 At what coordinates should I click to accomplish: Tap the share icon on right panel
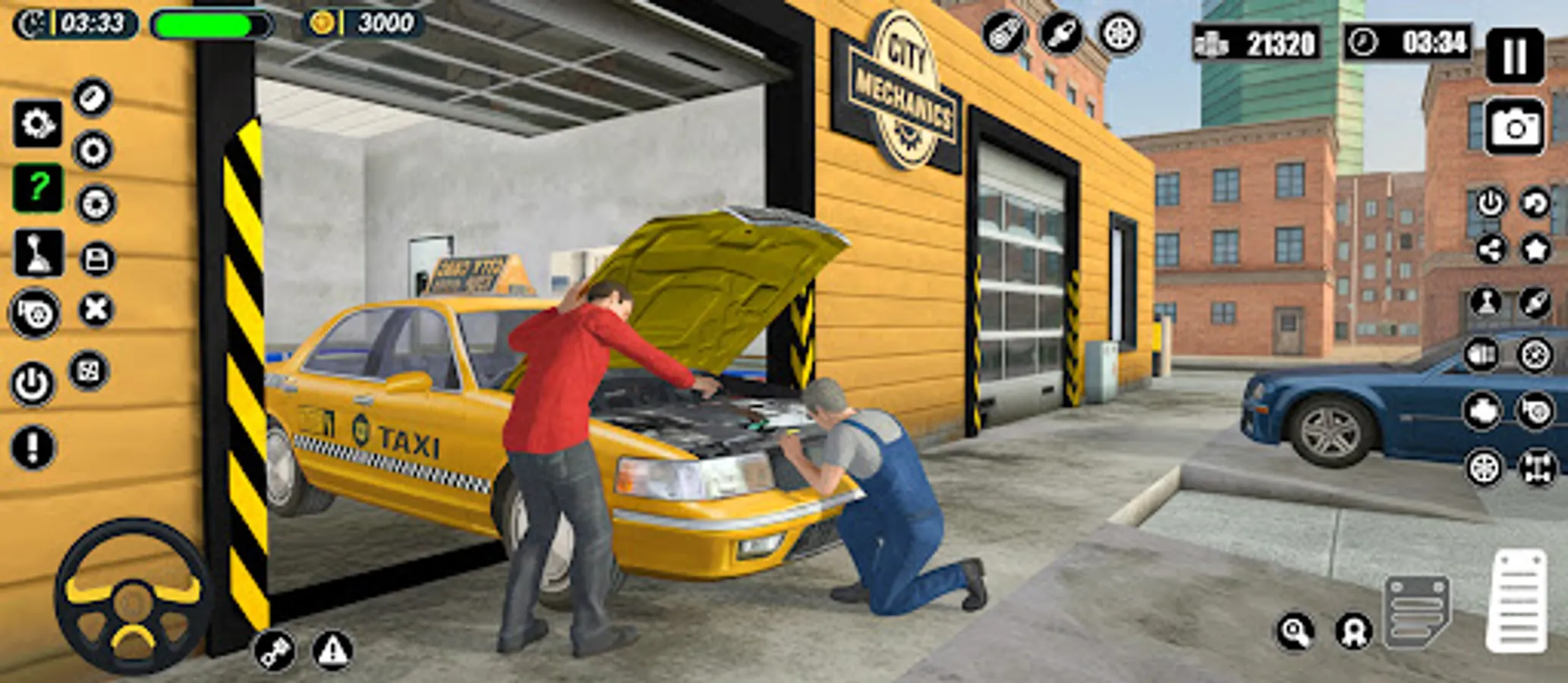[1491, 248]
